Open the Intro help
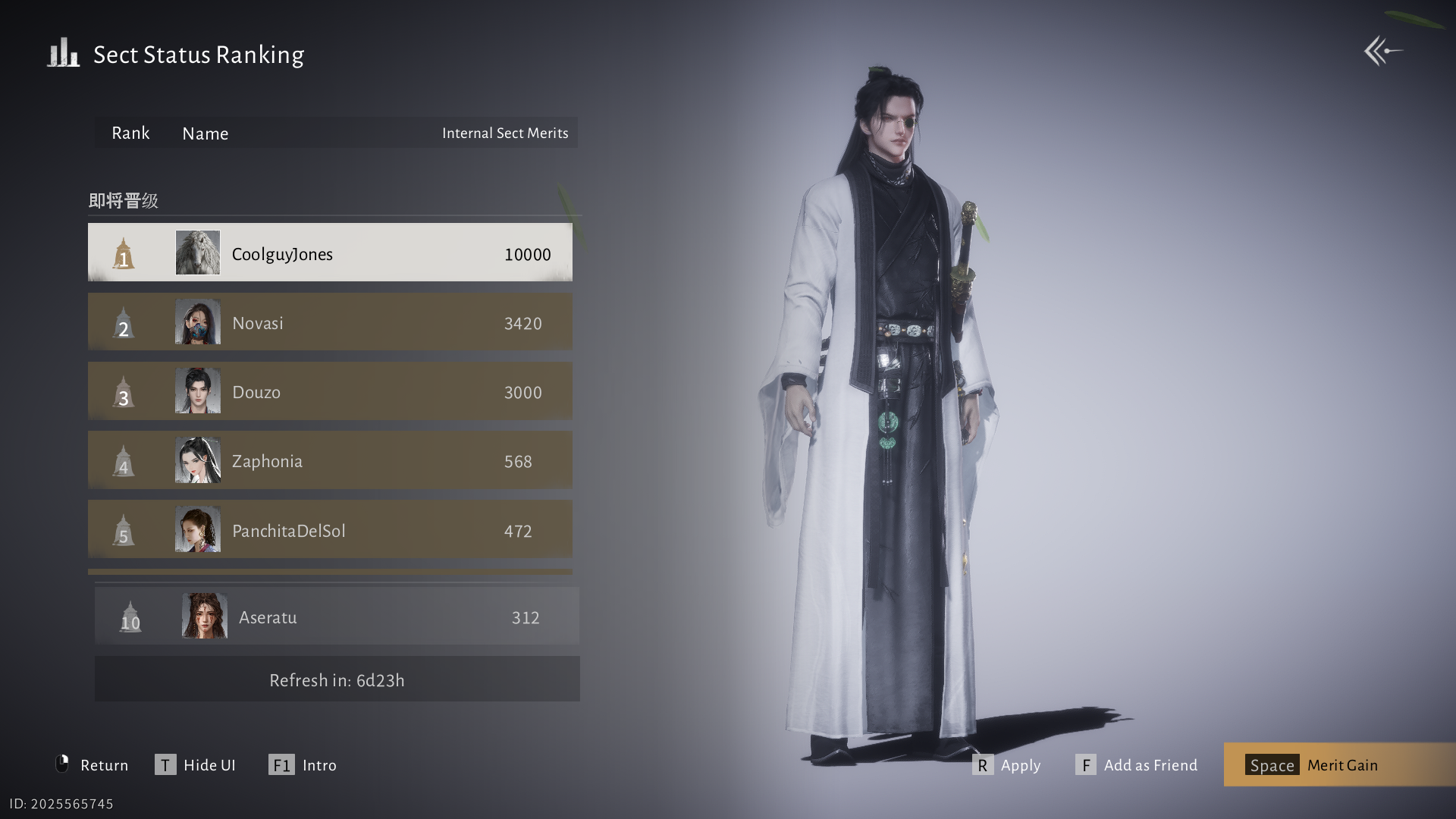 (x=303, y=764)
